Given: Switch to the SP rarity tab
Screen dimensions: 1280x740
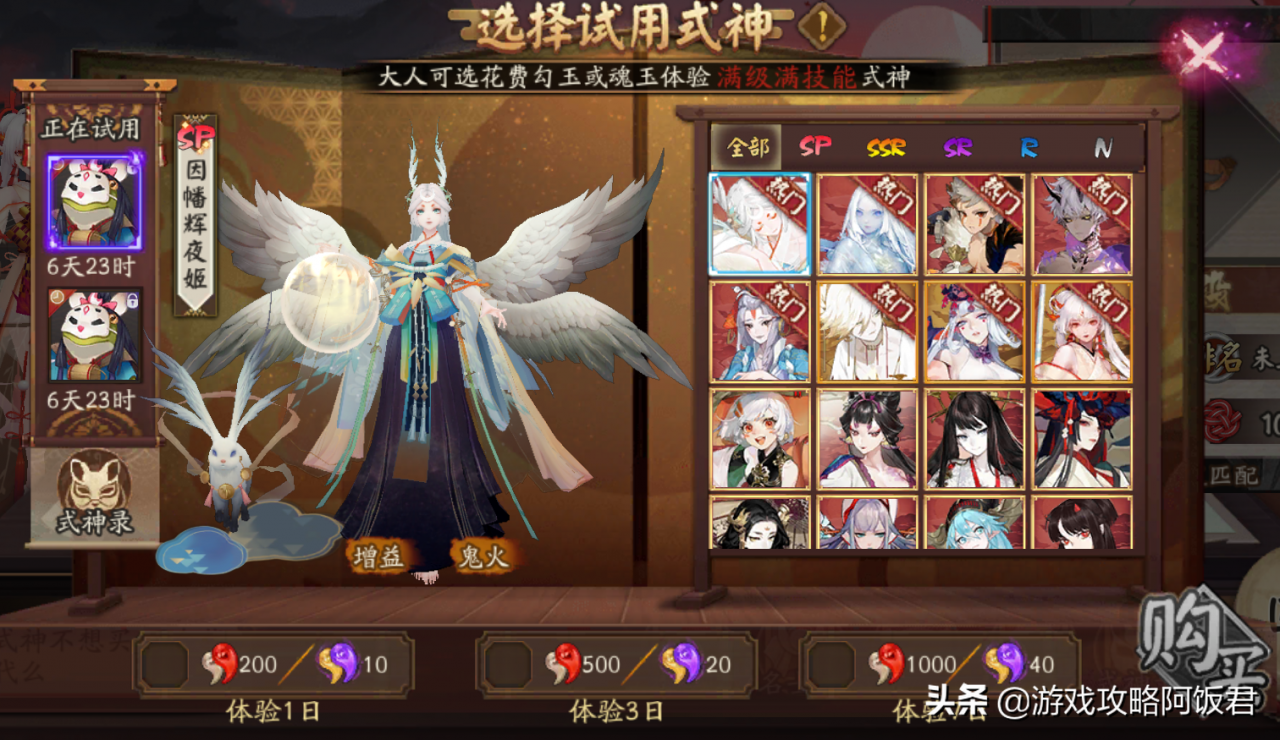Looking at the screenshot, I should 815,147.
